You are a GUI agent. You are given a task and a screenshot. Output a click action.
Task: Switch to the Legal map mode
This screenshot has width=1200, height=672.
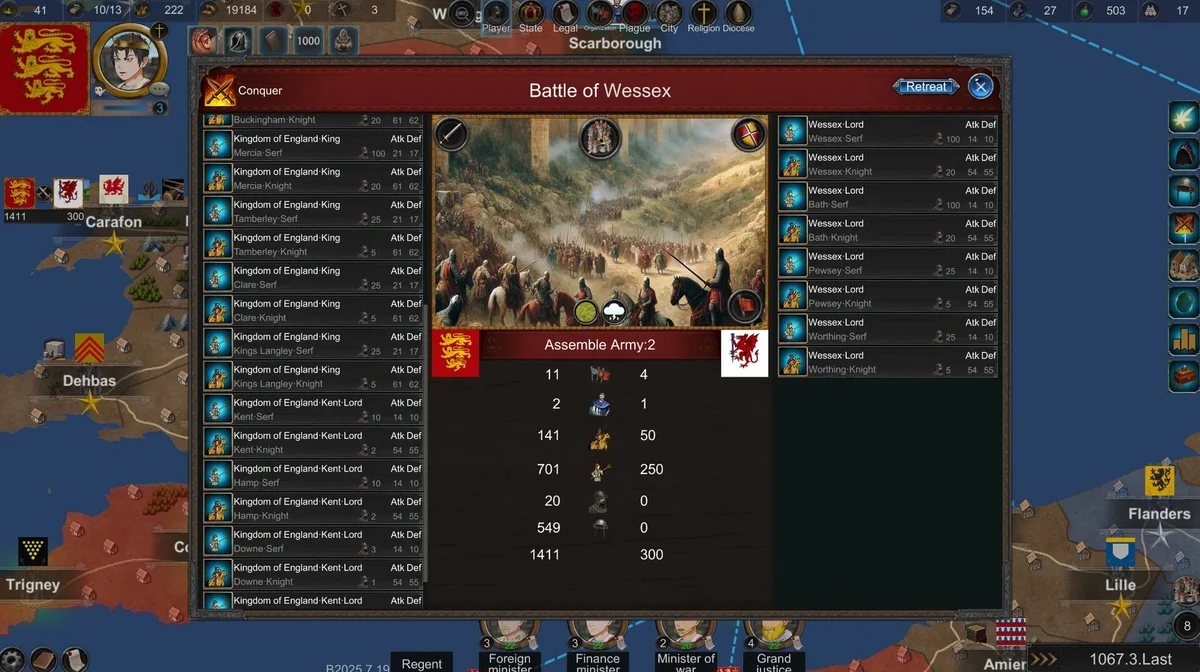point(565,15)
